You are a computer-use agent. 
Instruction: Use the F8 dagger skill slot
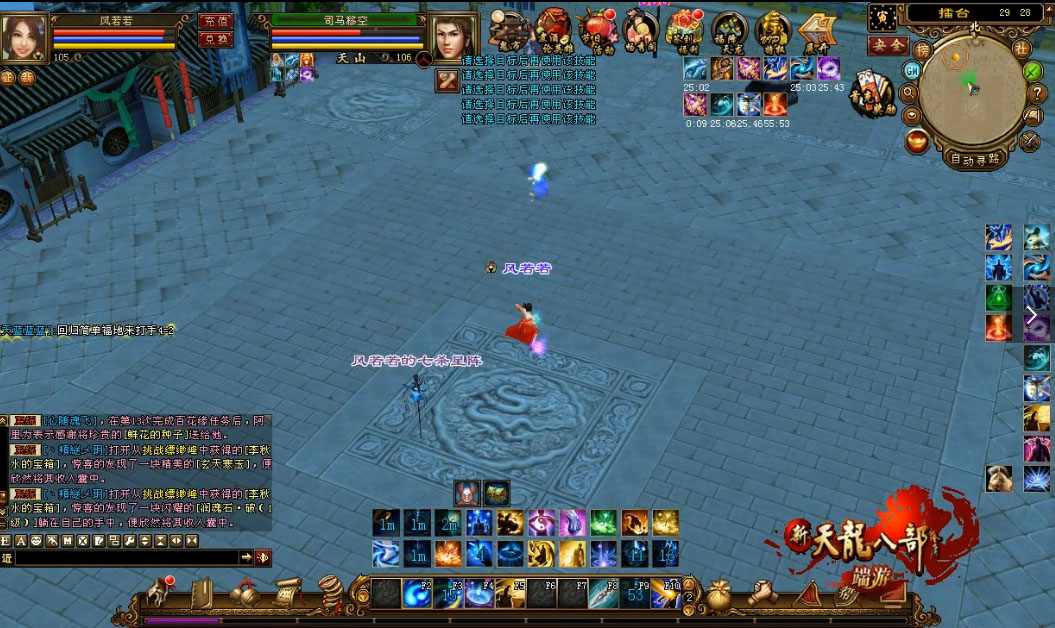pos(603,594)
